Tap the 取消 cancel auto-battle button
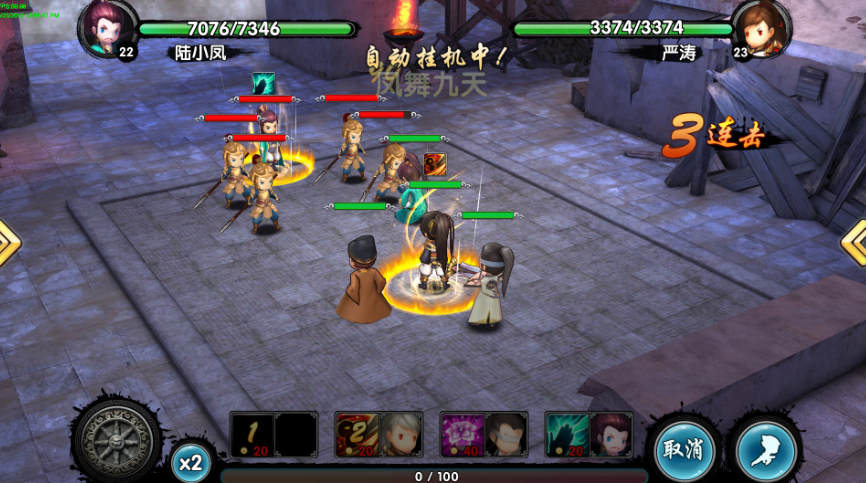 (686, 451)
